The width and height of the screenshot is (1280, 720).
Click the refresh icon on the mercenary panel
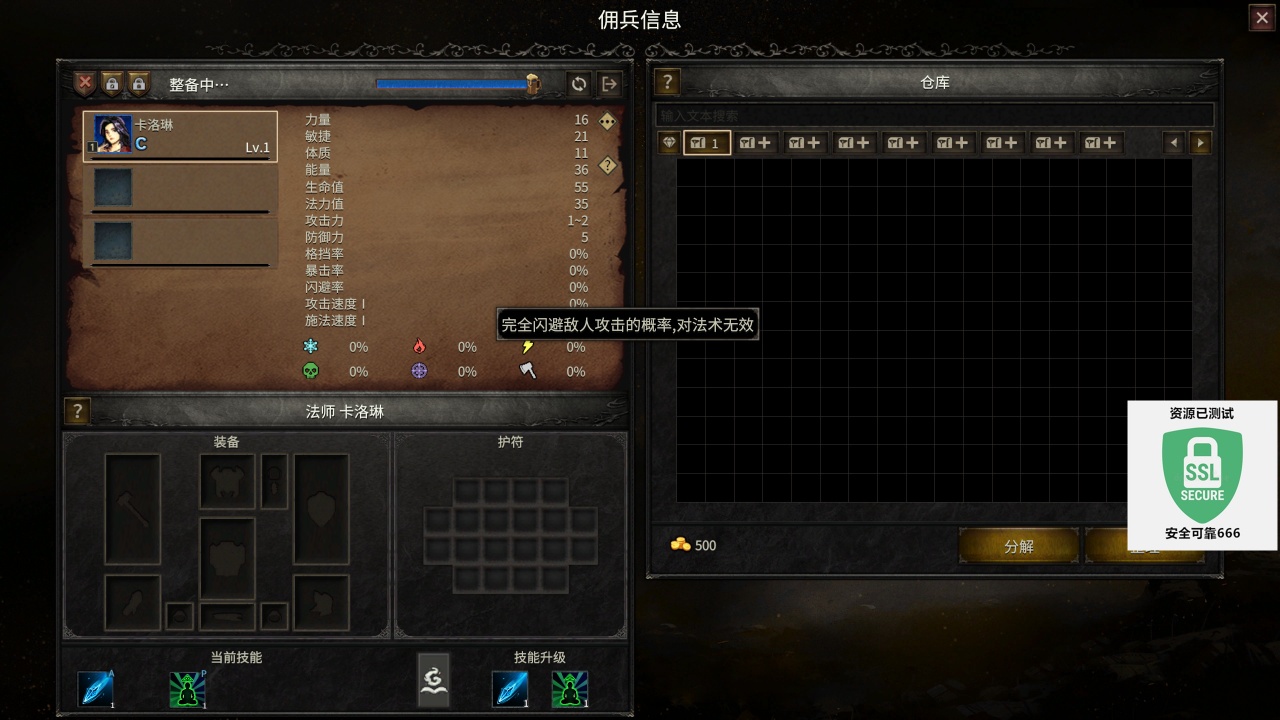(579, 84)
